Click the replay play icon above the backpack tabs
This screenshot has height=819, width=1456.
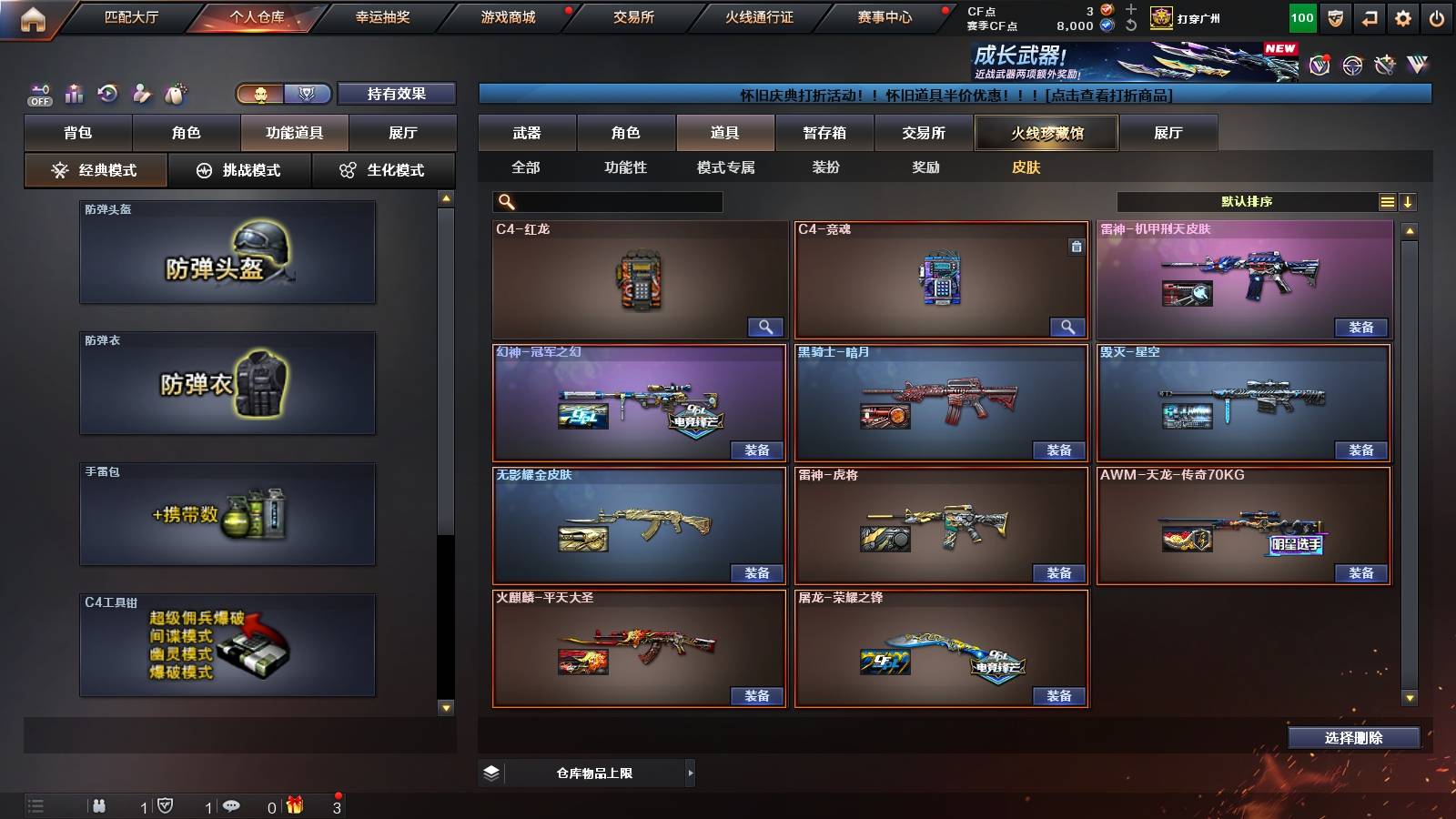coord(107,93)
